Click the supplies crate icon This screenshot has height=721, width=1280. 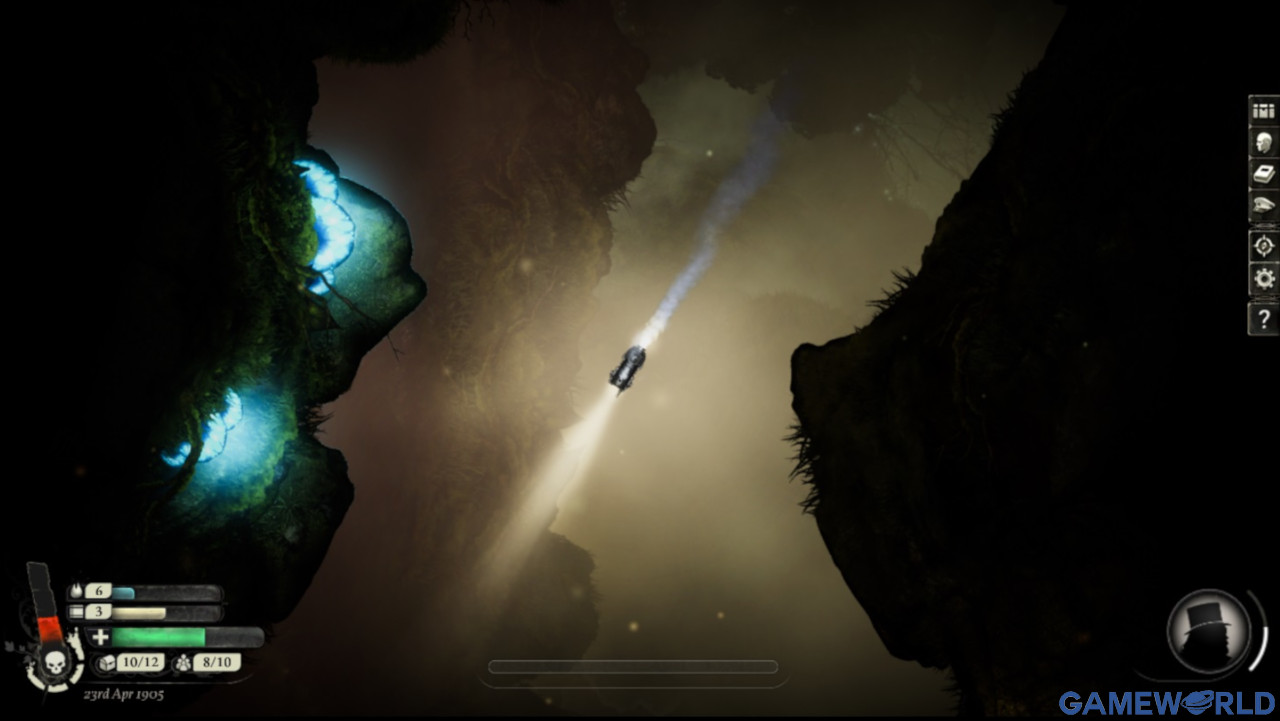tap(76, 611)
